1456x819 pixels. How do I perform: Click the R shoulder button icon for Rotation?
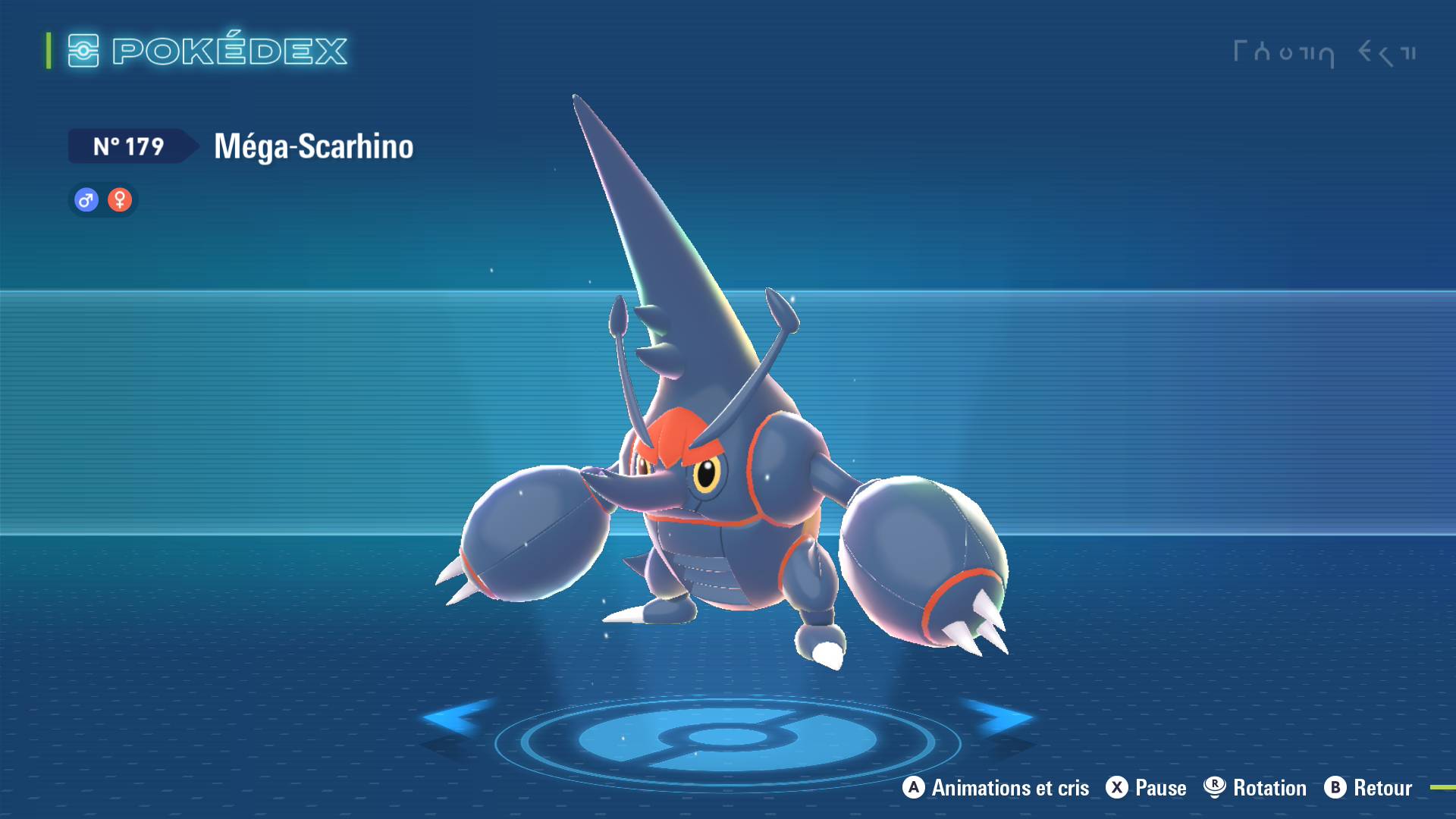click(1214, 788)
